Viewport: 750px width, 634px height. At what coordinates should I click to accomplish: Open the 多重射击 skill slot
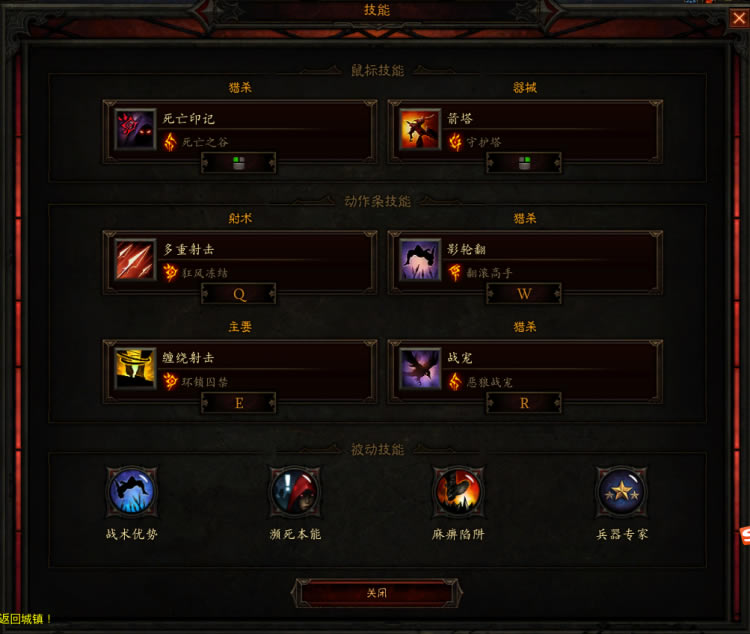239,260
